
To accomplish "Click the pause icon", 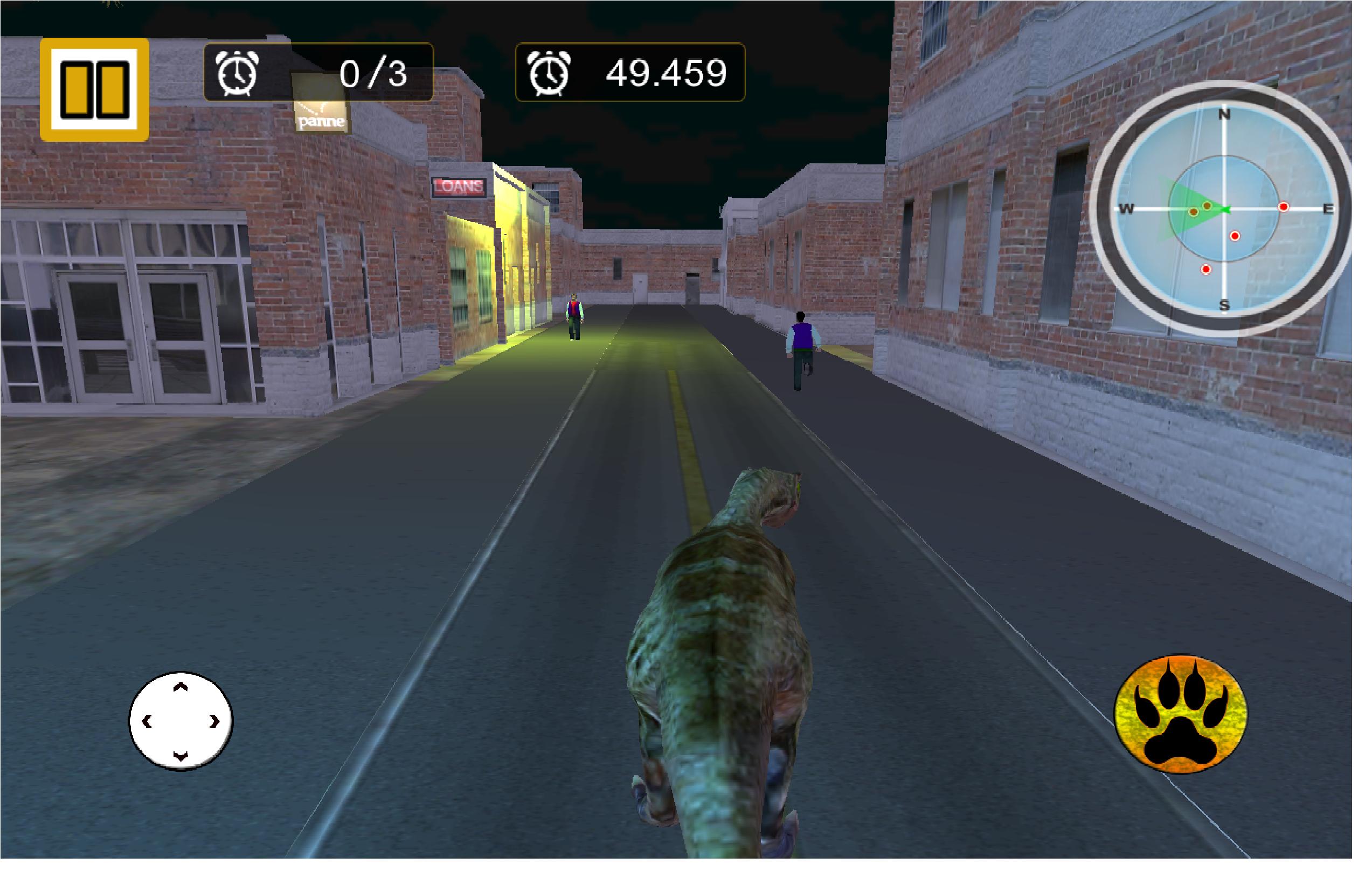I will (94, 89).
